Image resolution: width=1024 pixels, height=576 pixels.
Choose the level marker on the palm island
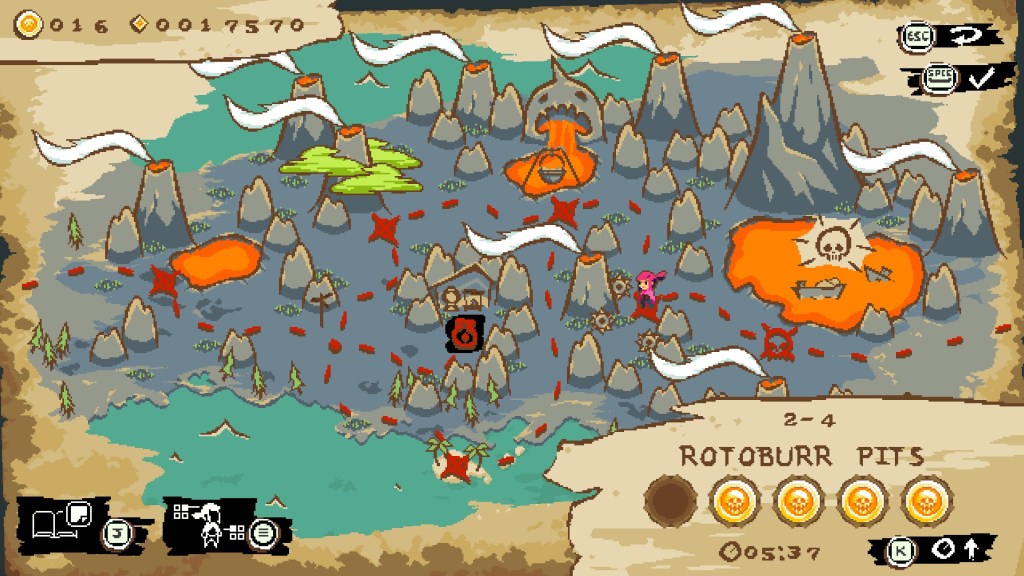click(x=457, y=463)
